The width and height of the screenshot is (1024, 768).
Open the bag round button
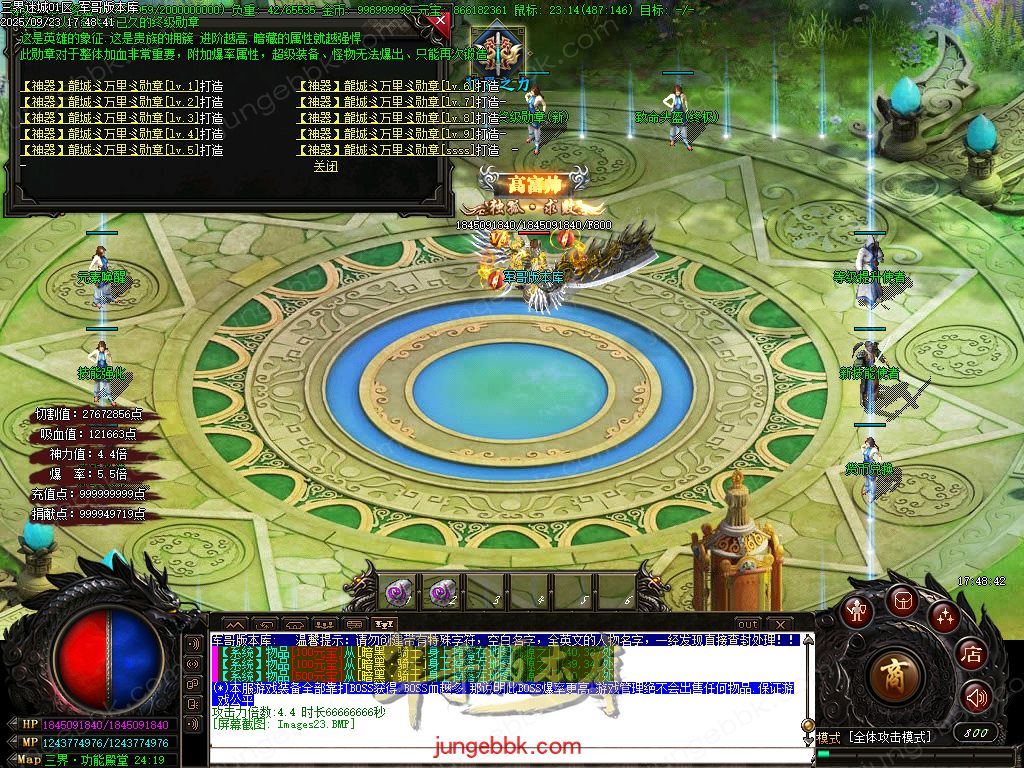[903, 599]
